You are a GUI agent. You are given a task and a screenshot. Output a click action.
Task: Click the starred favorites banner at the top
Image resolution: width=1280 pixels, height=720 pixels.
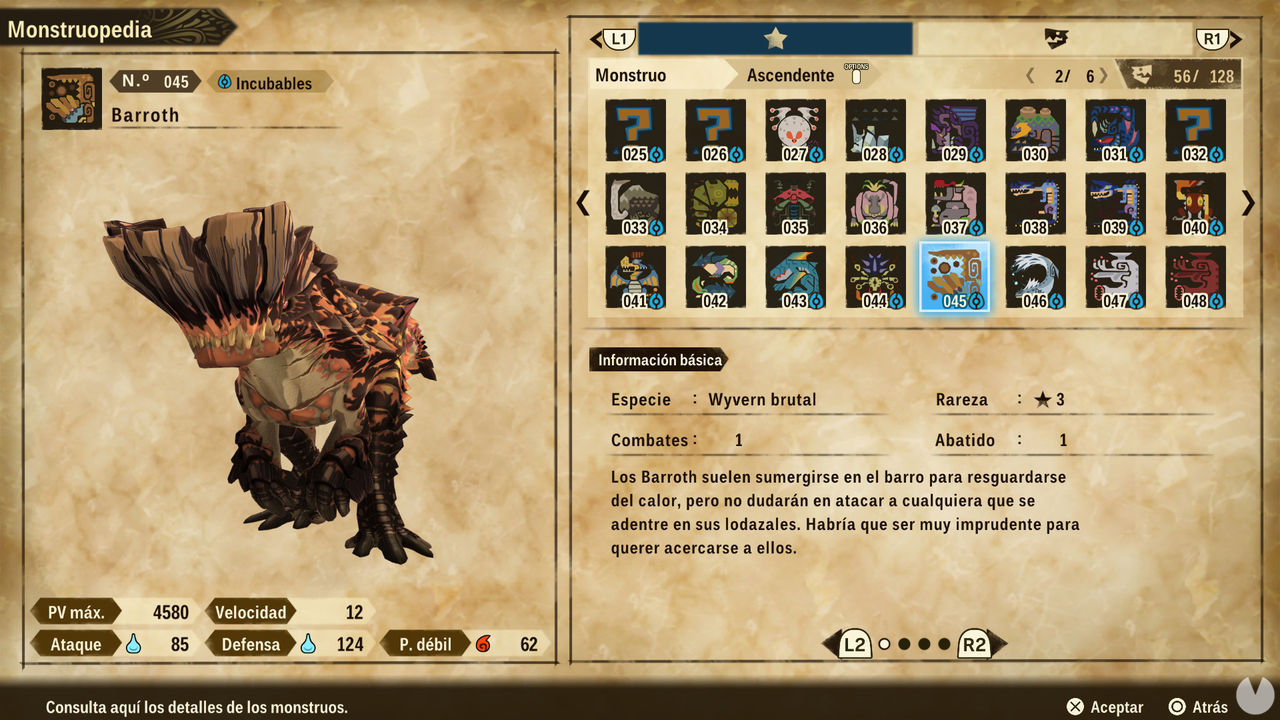(x=777, y=38)
